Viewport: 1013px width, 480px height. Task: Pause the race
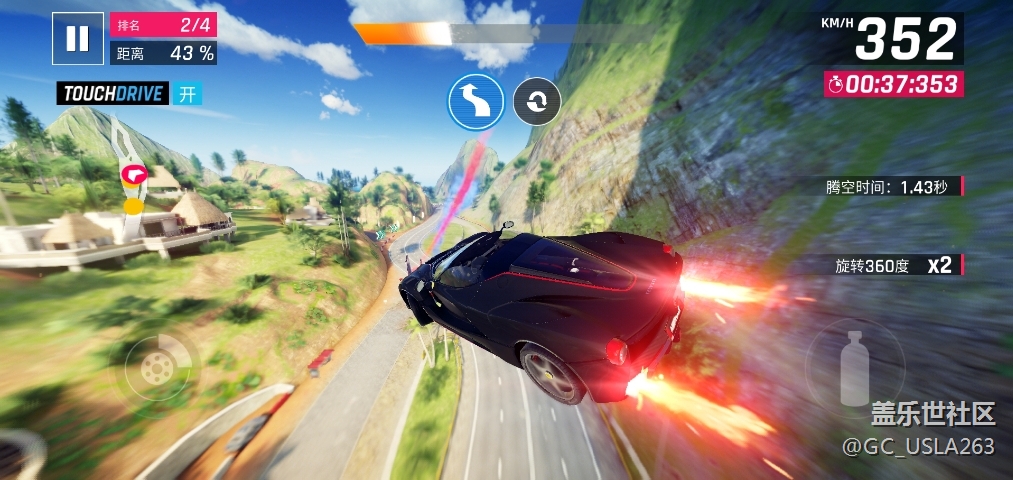[x=77, y=39]
